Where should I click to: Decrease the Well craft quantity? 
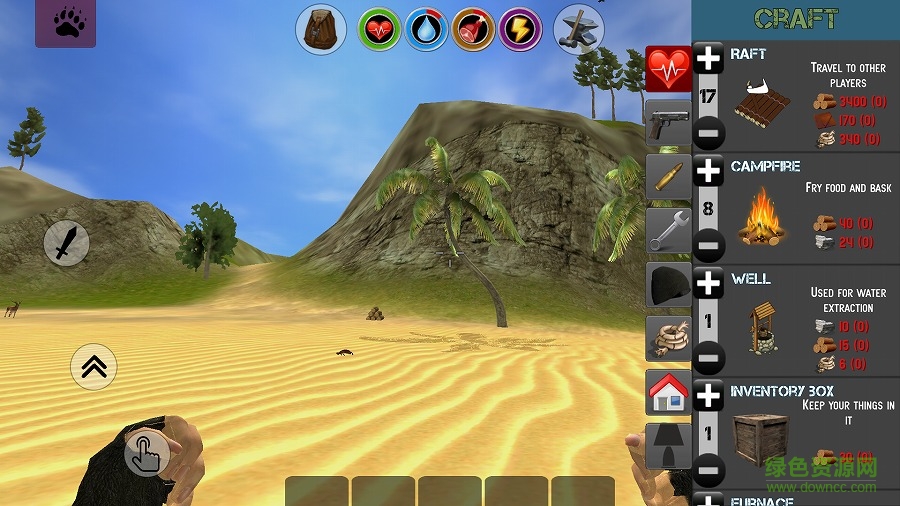(x=708, y=357)
